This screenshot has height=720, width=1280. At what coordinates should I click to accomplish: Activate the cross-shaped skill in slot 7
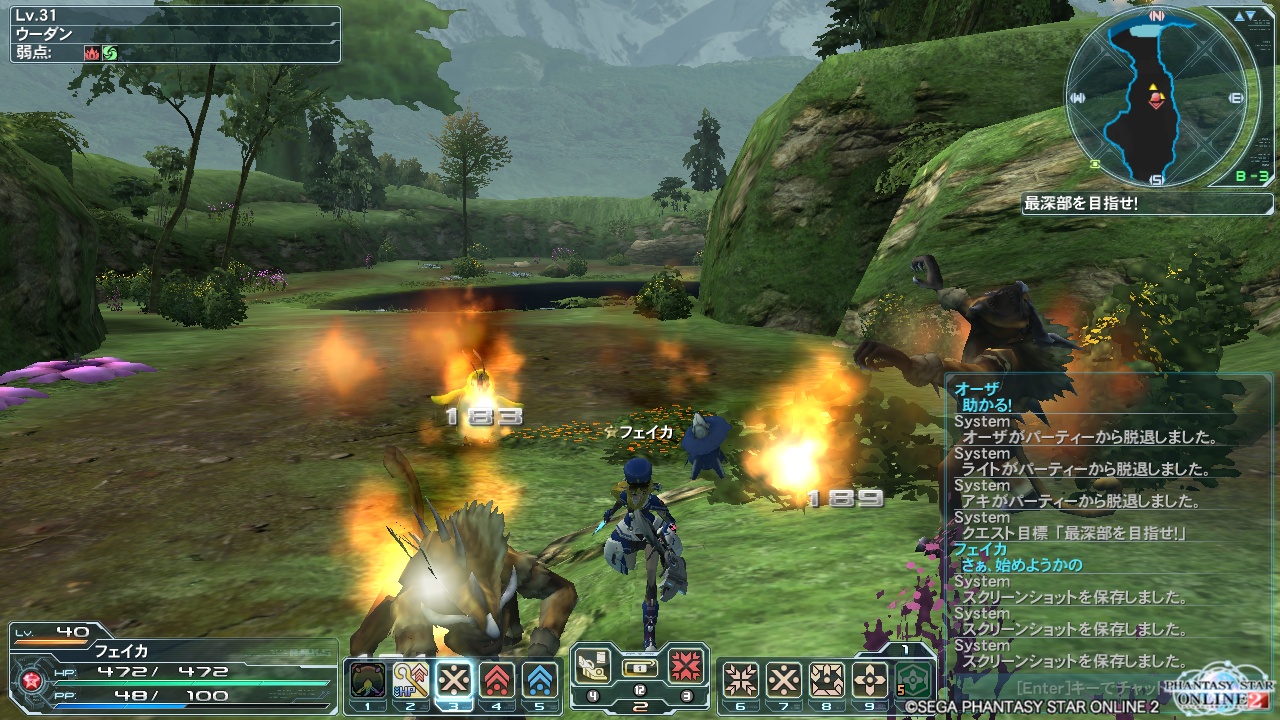pos(783,680)
